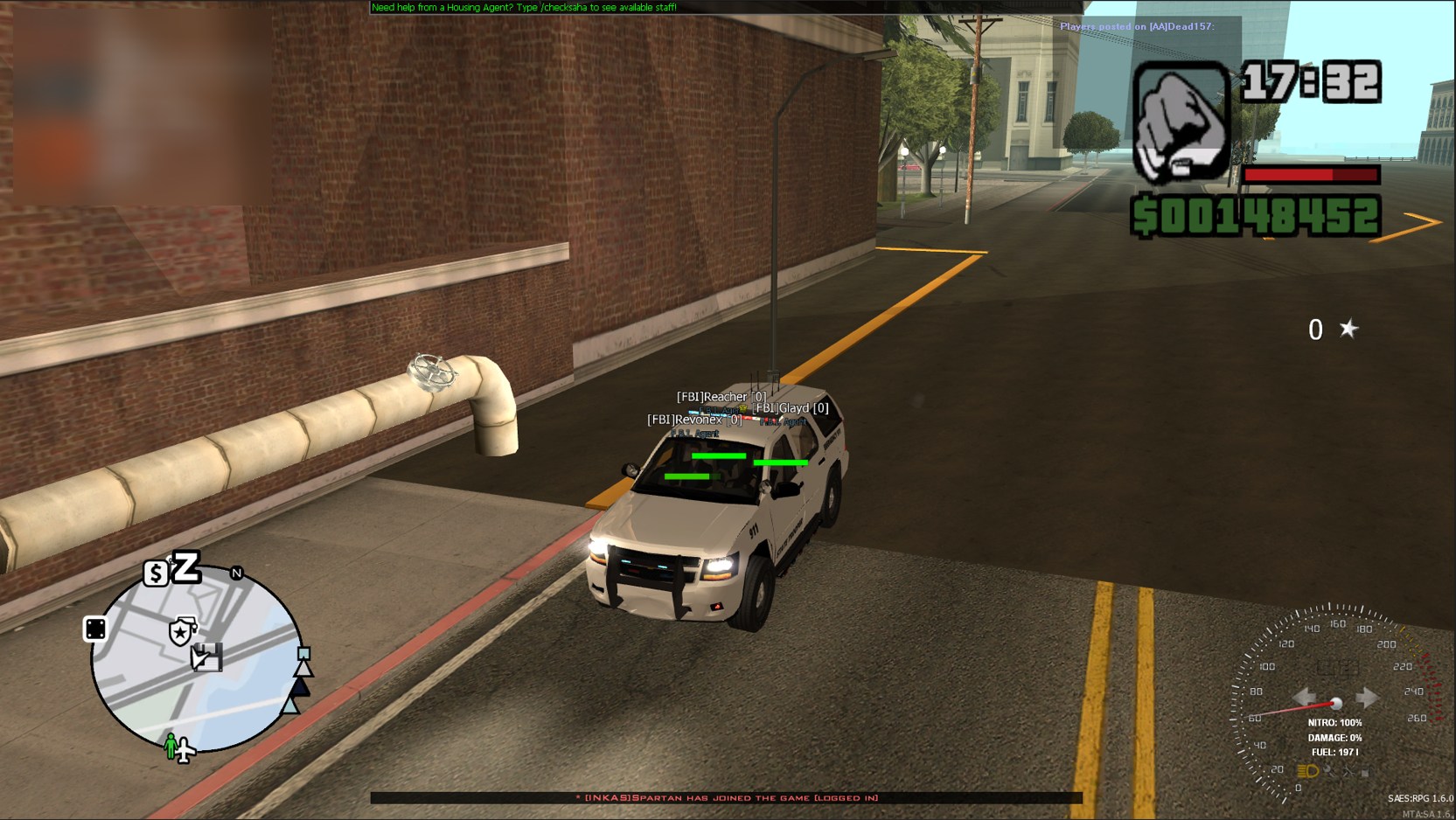The height and width of the screenshot is (820, 1456).
Task: Click the green person blip on the minimap
Action: tap(171, 746)
